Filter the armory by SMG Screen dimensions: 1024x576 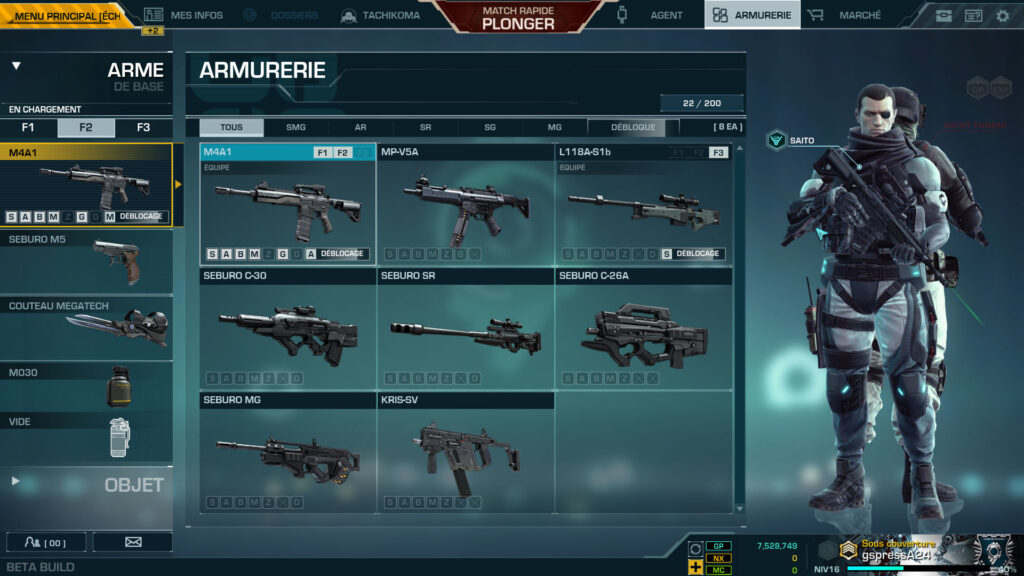pos(296,128)
